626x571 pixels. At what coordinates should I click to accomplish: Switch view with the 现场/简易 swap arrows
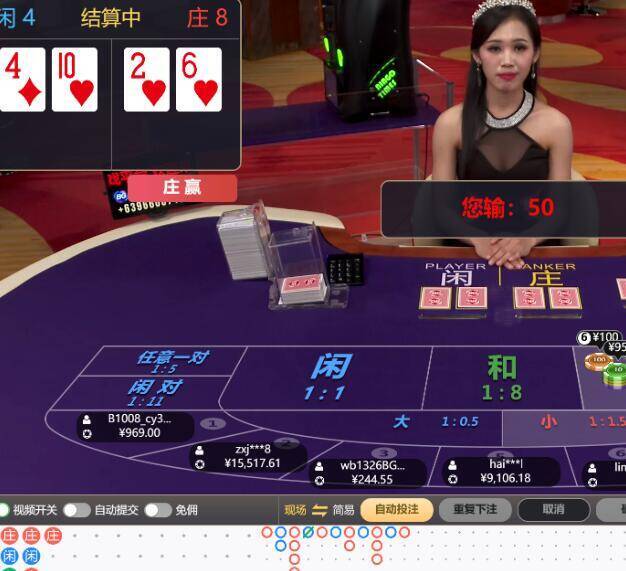320,510
